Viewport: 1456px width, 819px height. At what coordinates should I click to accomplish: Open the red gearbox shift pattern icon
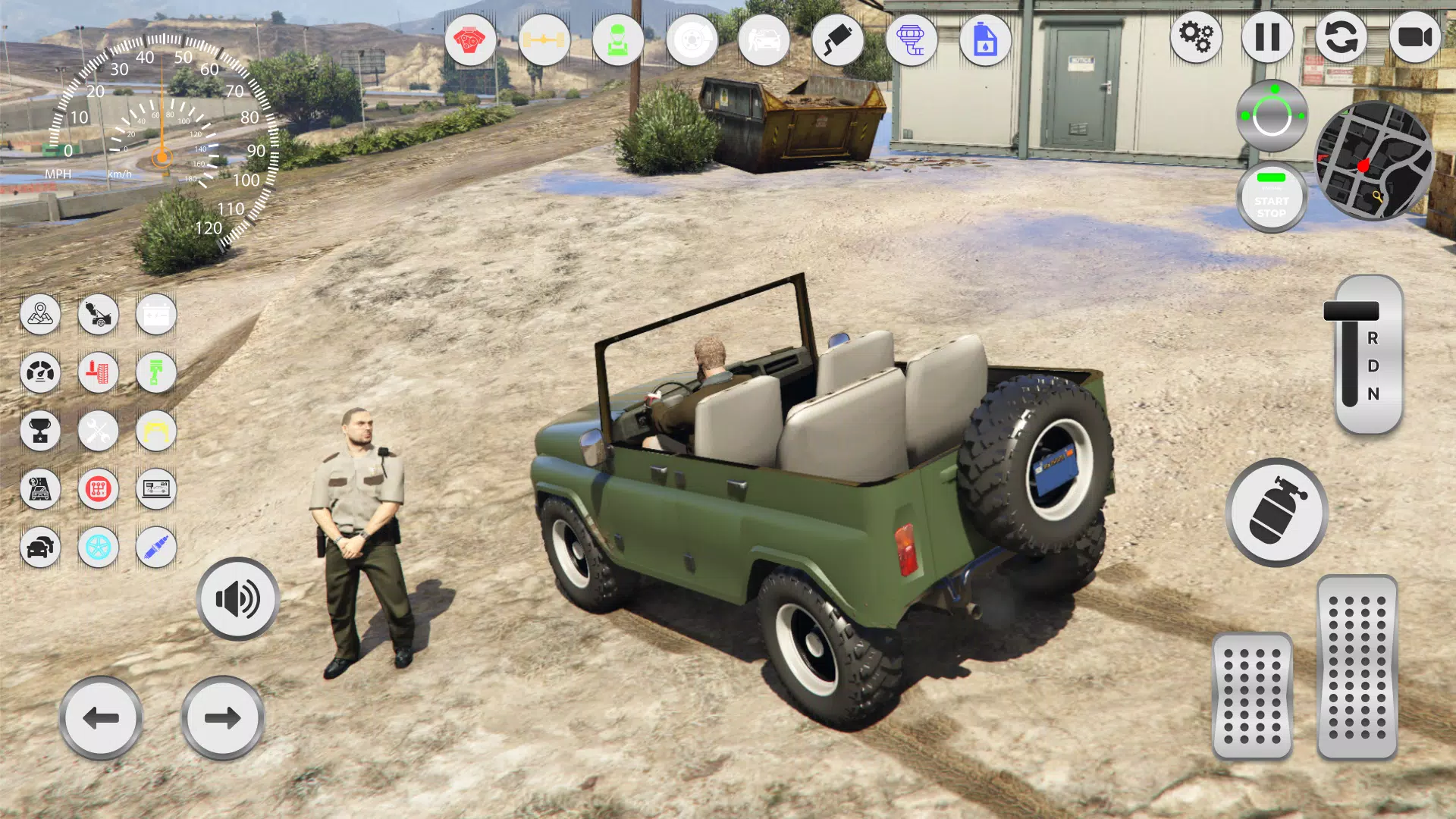point(98,489)
